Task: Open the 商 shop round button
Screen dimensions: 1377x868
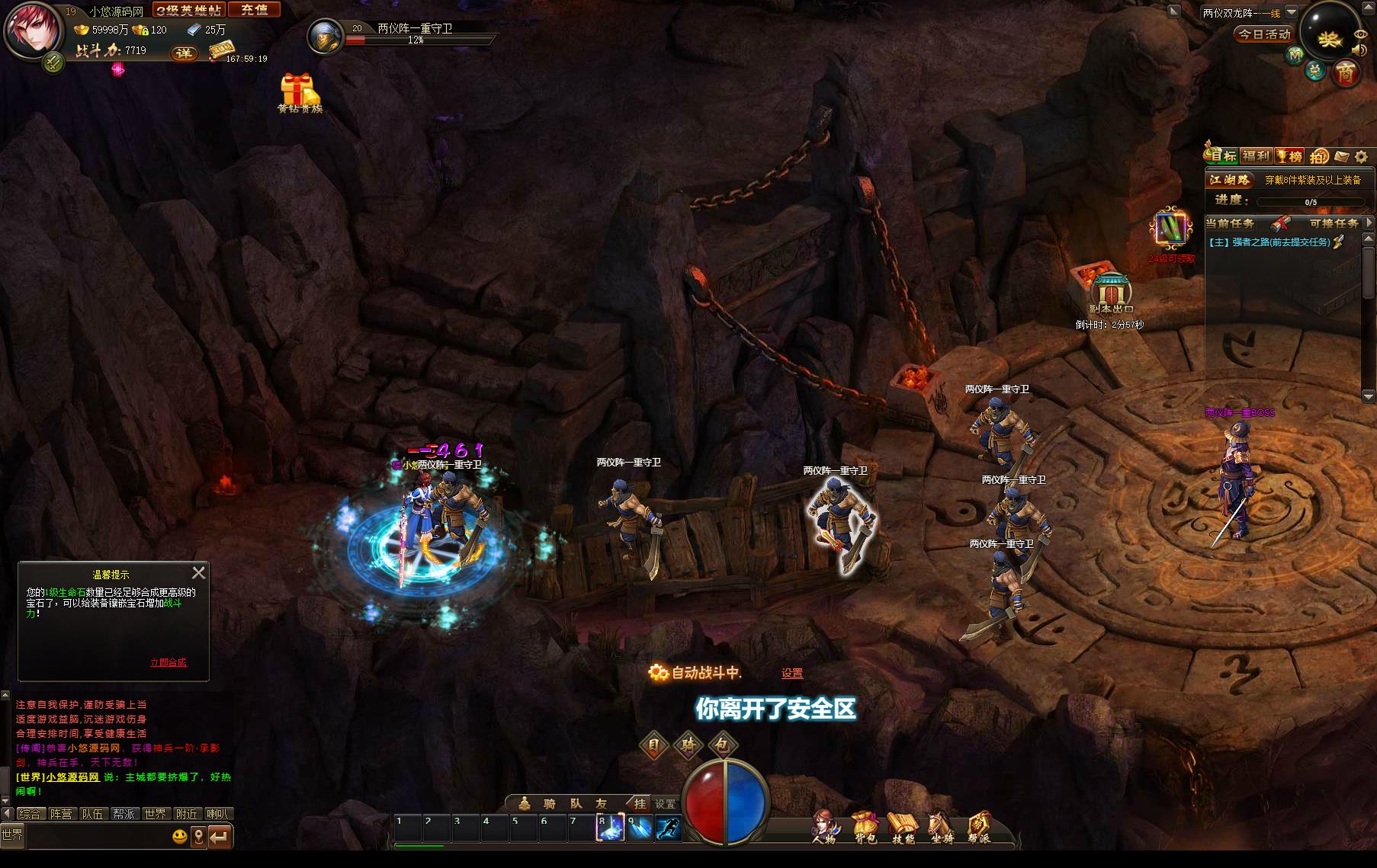Action: click(x=1347, y=74)
